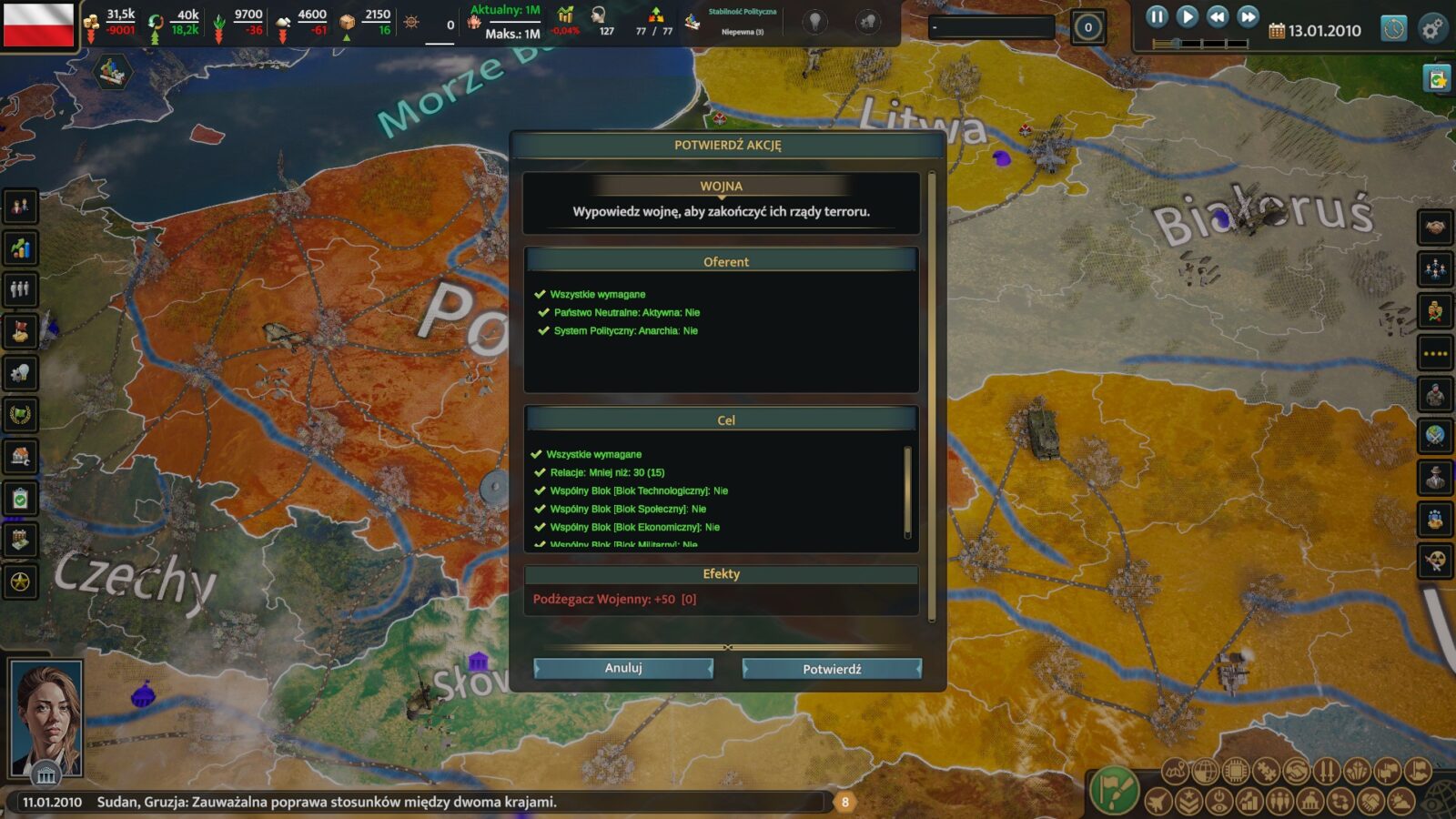
Task: Open the clock history button
Action: tap(1393, 29)
